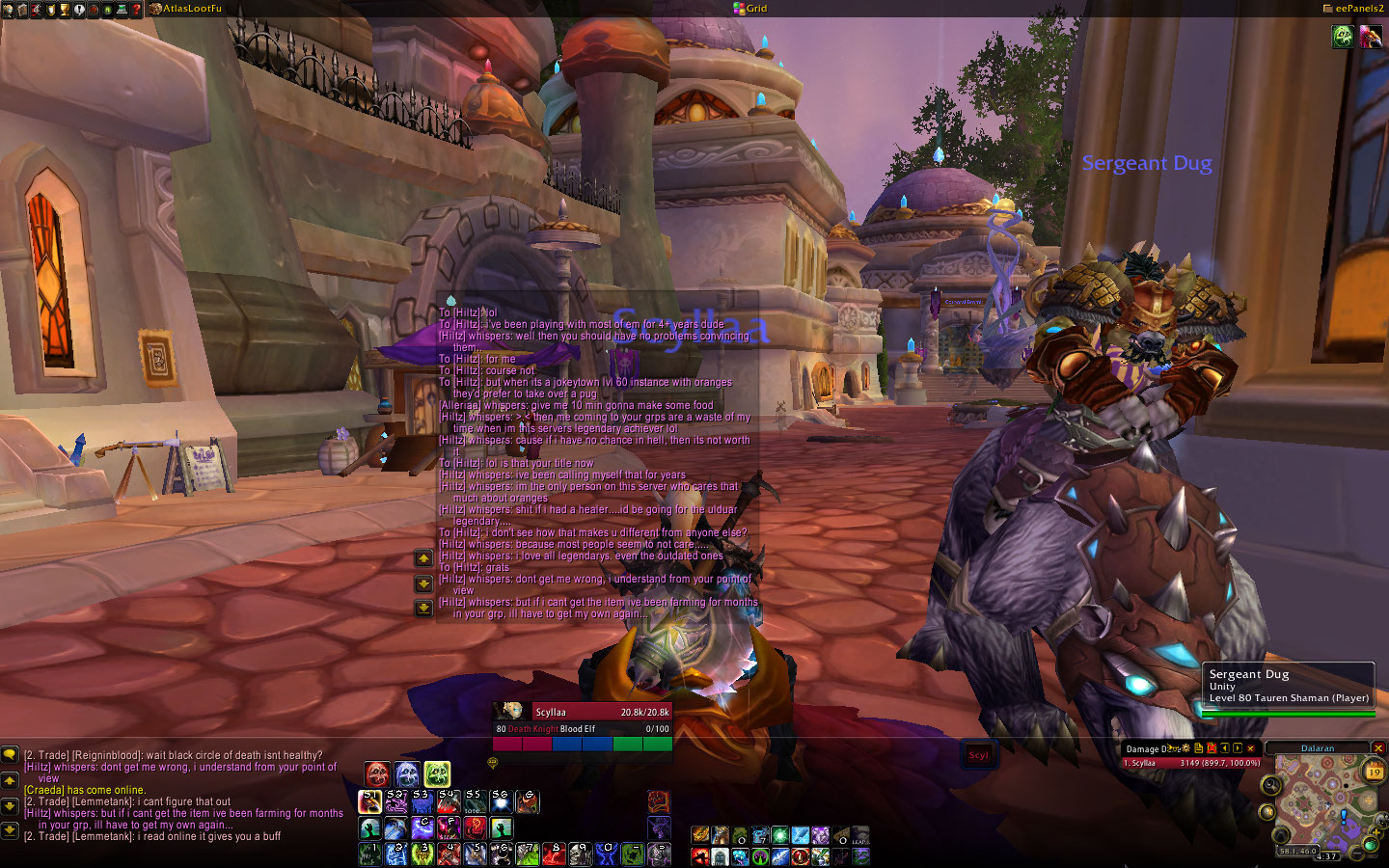1389x868 pixels.
Task: Select the red skull presence icon
Action: [x=377, y=773]
